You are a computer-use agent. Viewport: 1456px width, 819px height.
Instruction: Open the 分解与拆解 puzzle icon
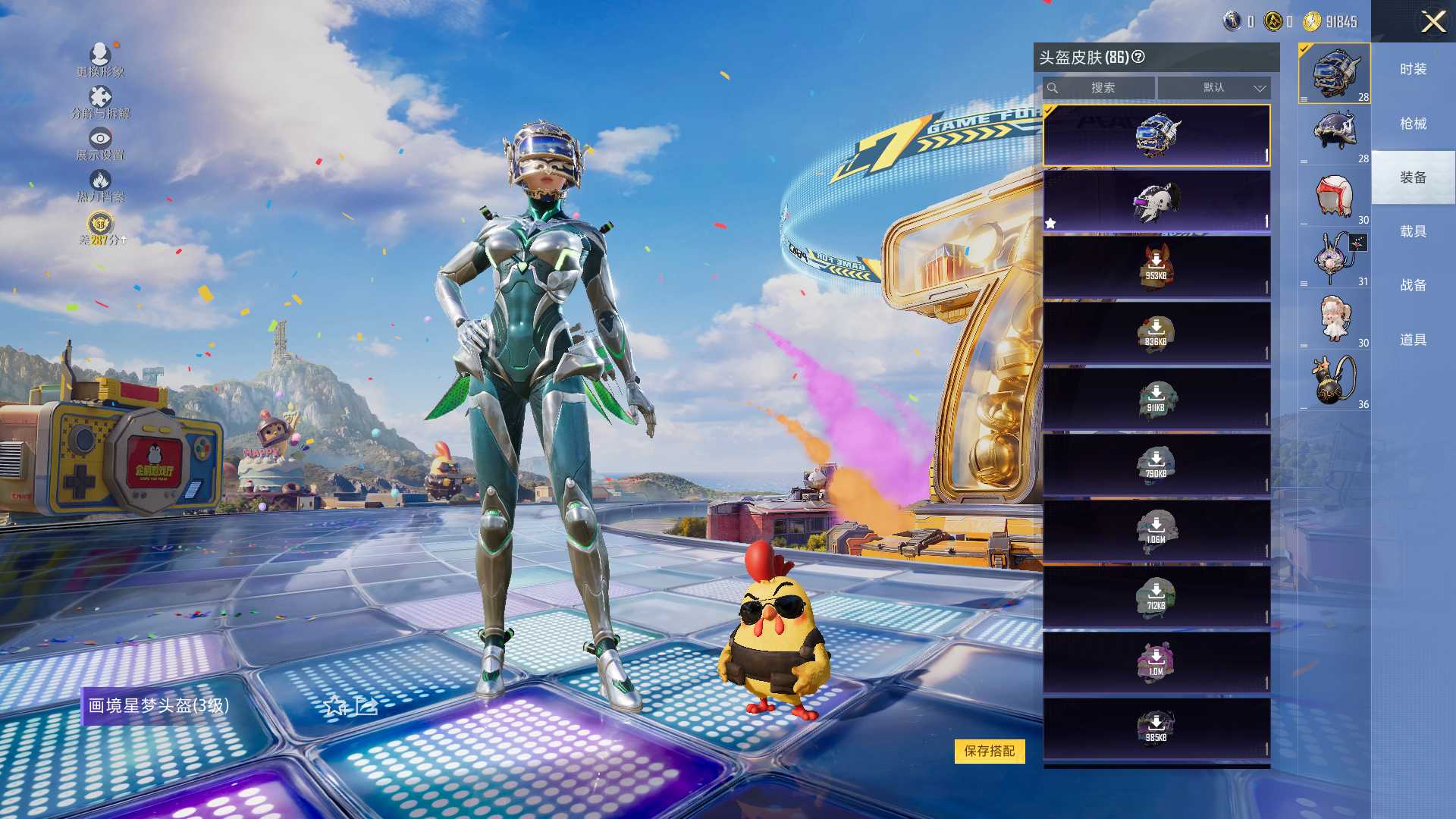100,102
